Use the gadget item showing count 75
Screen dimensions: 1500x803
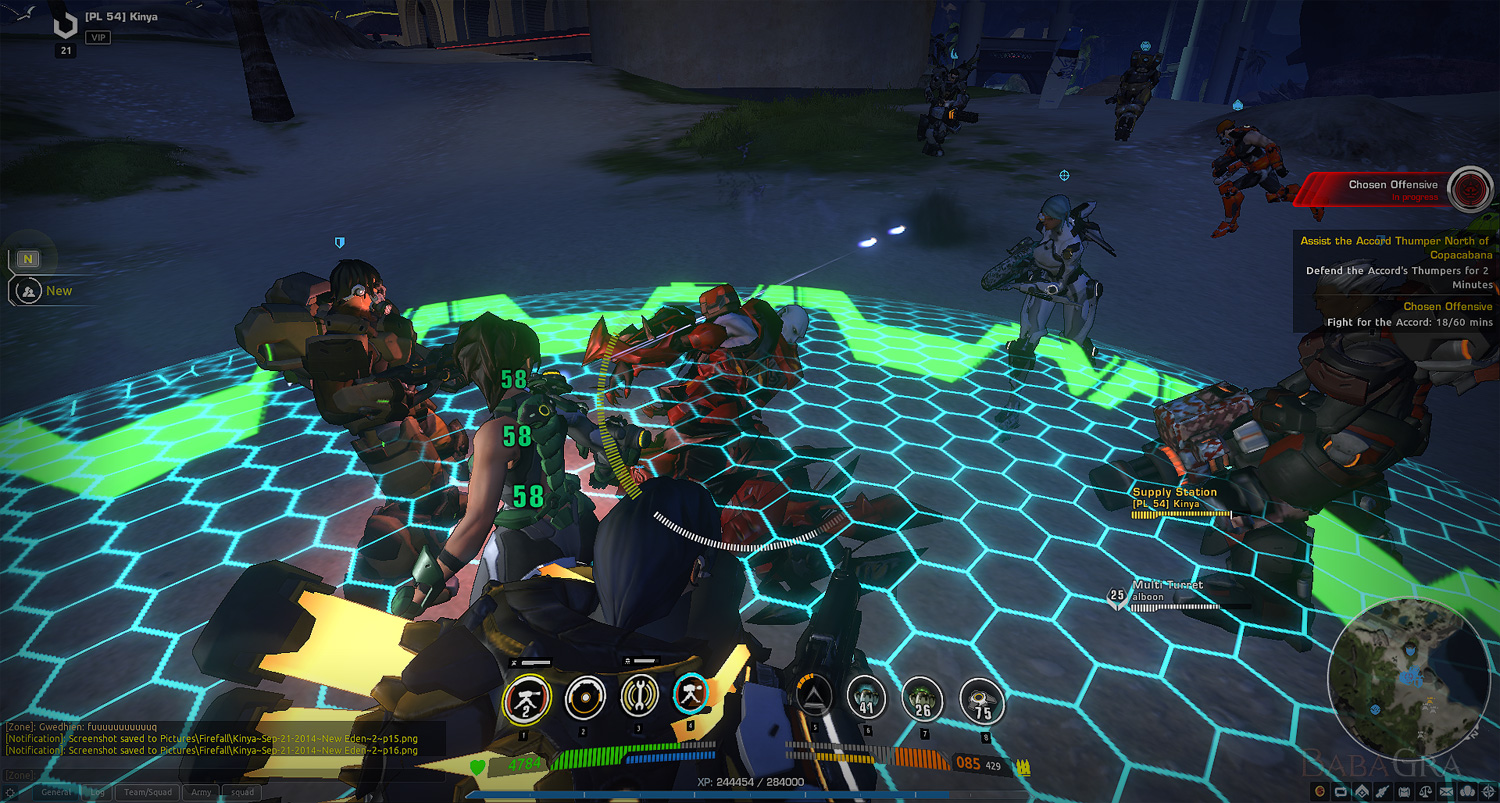click(x=981, y=700)
